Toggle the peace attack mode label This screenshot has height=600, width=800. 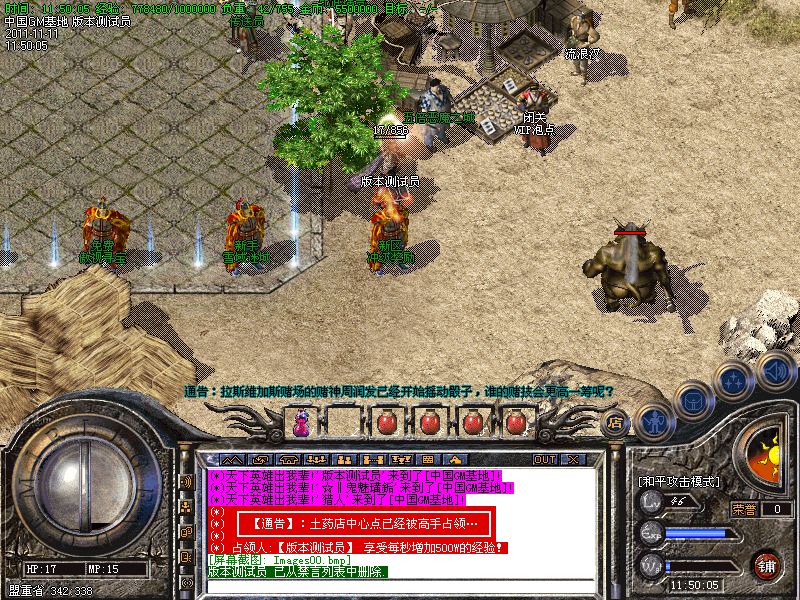coord(678,481)
